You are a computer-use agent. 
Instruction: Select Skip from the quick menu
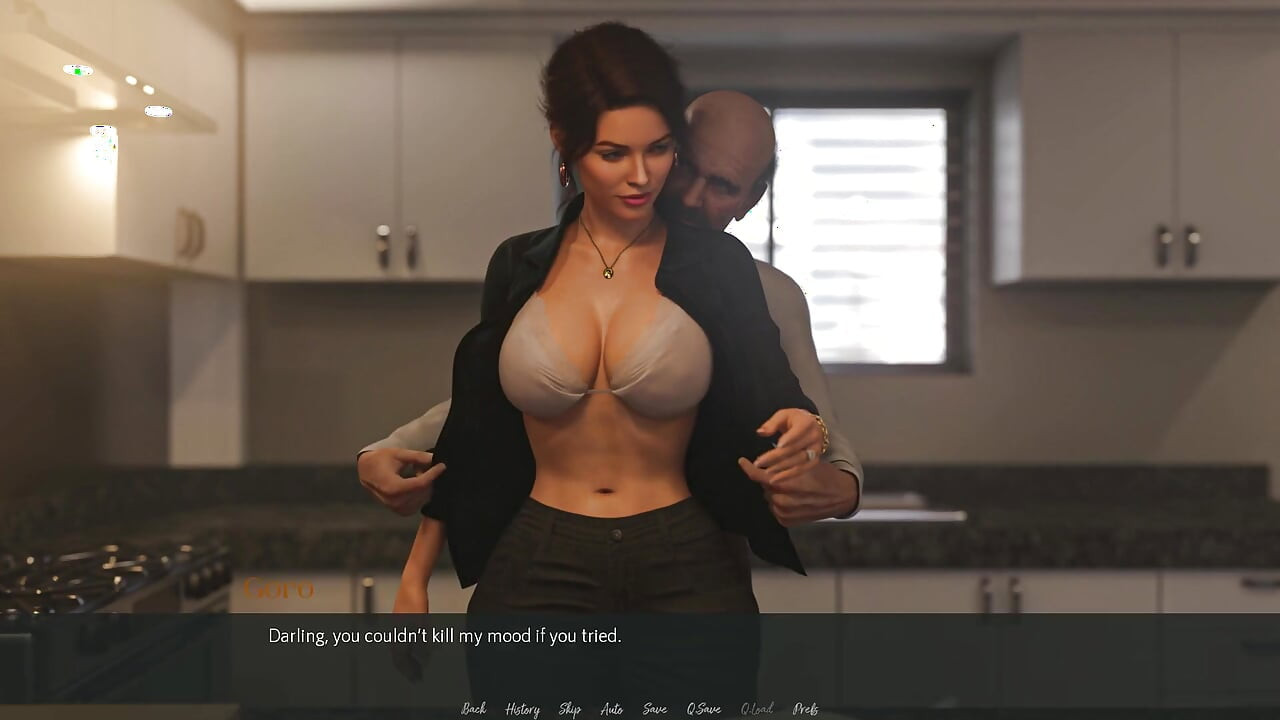[568, 708]
